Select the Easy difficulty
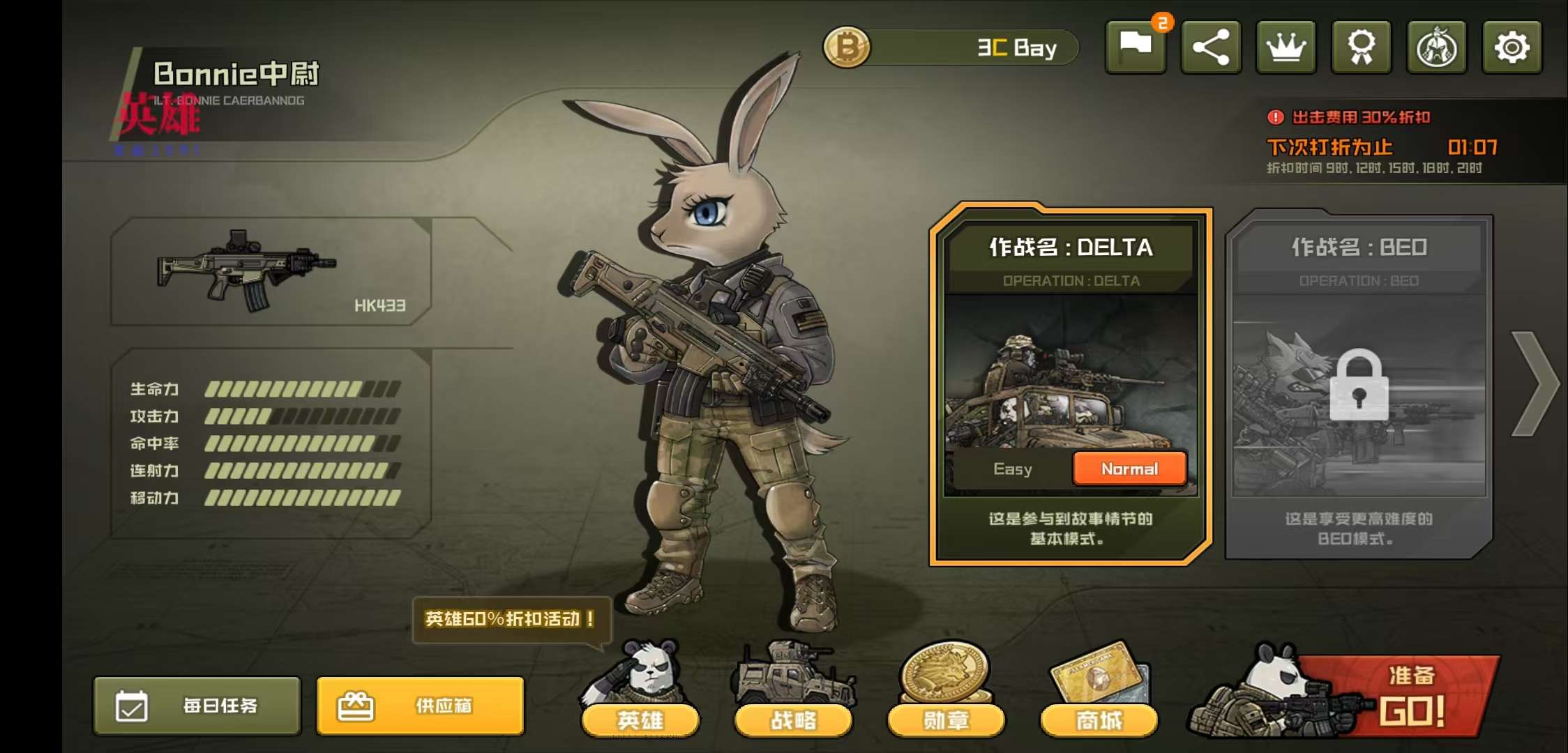This screenshot has width=1568, height=753. pyautogui.click(x=1012, y=469)
